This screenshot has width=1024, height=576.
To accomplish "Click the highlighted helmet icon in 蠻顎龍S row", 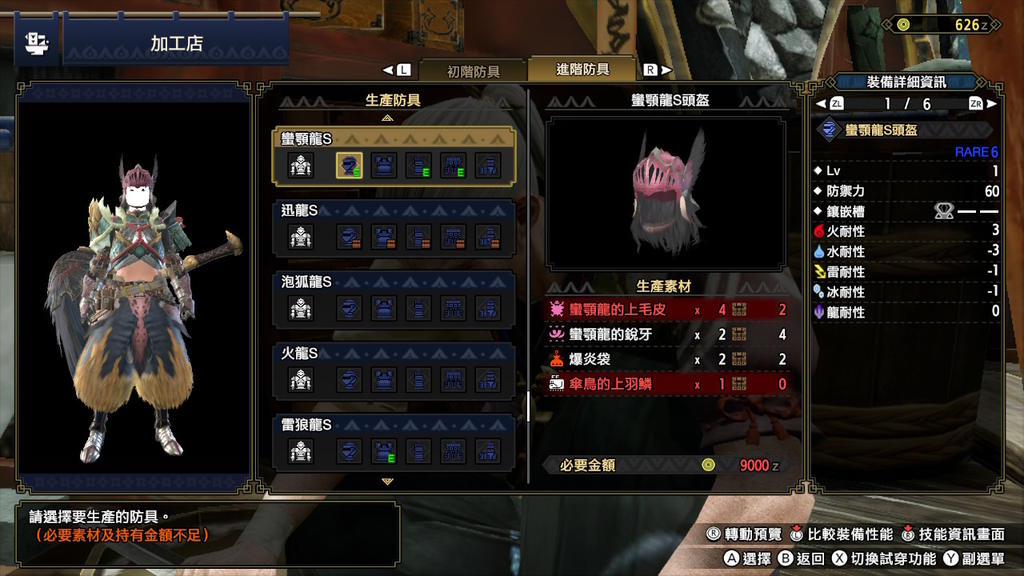I will point(349,166).
